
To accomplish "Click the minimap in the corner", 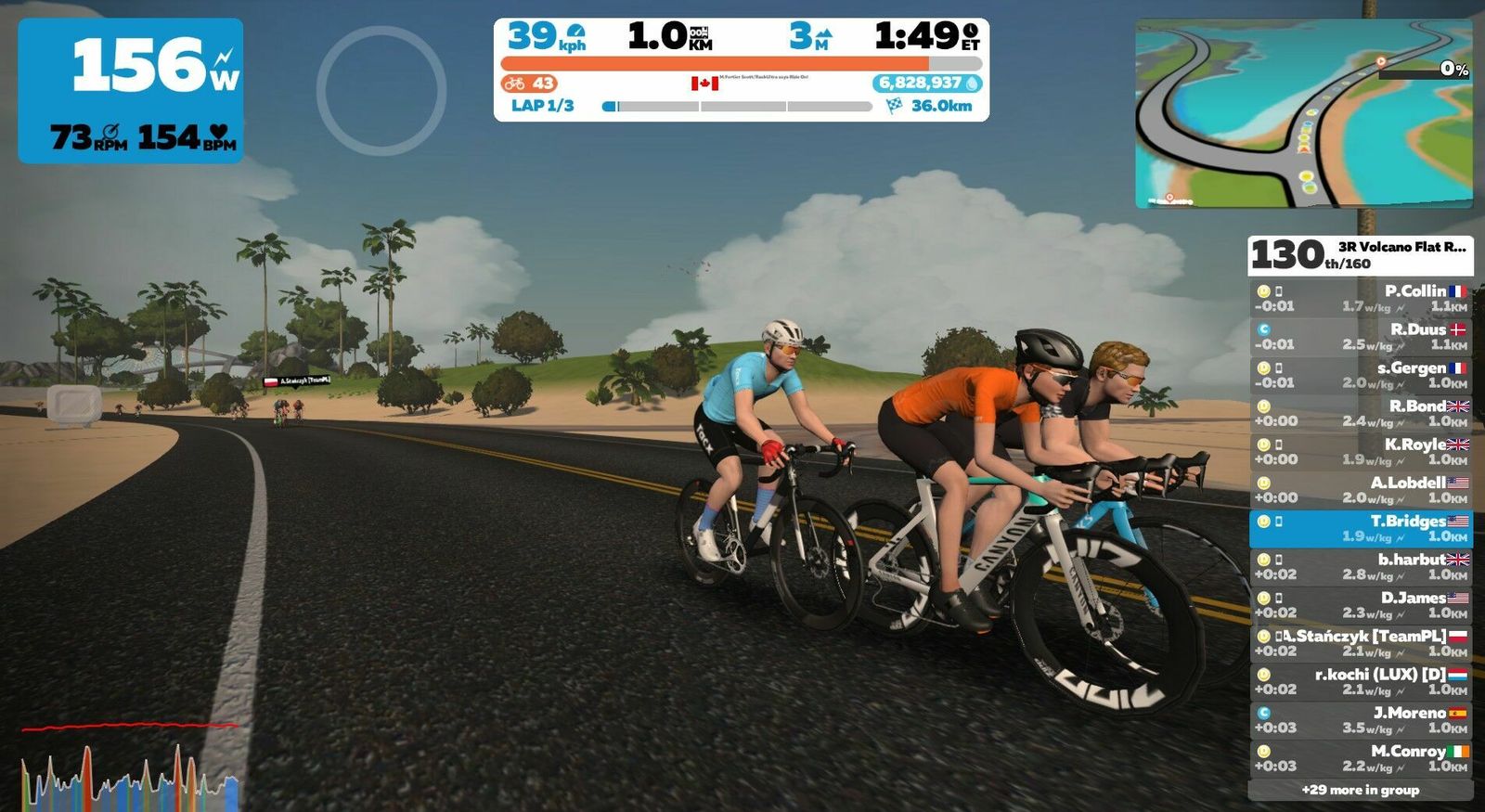I will (1303, 113).
